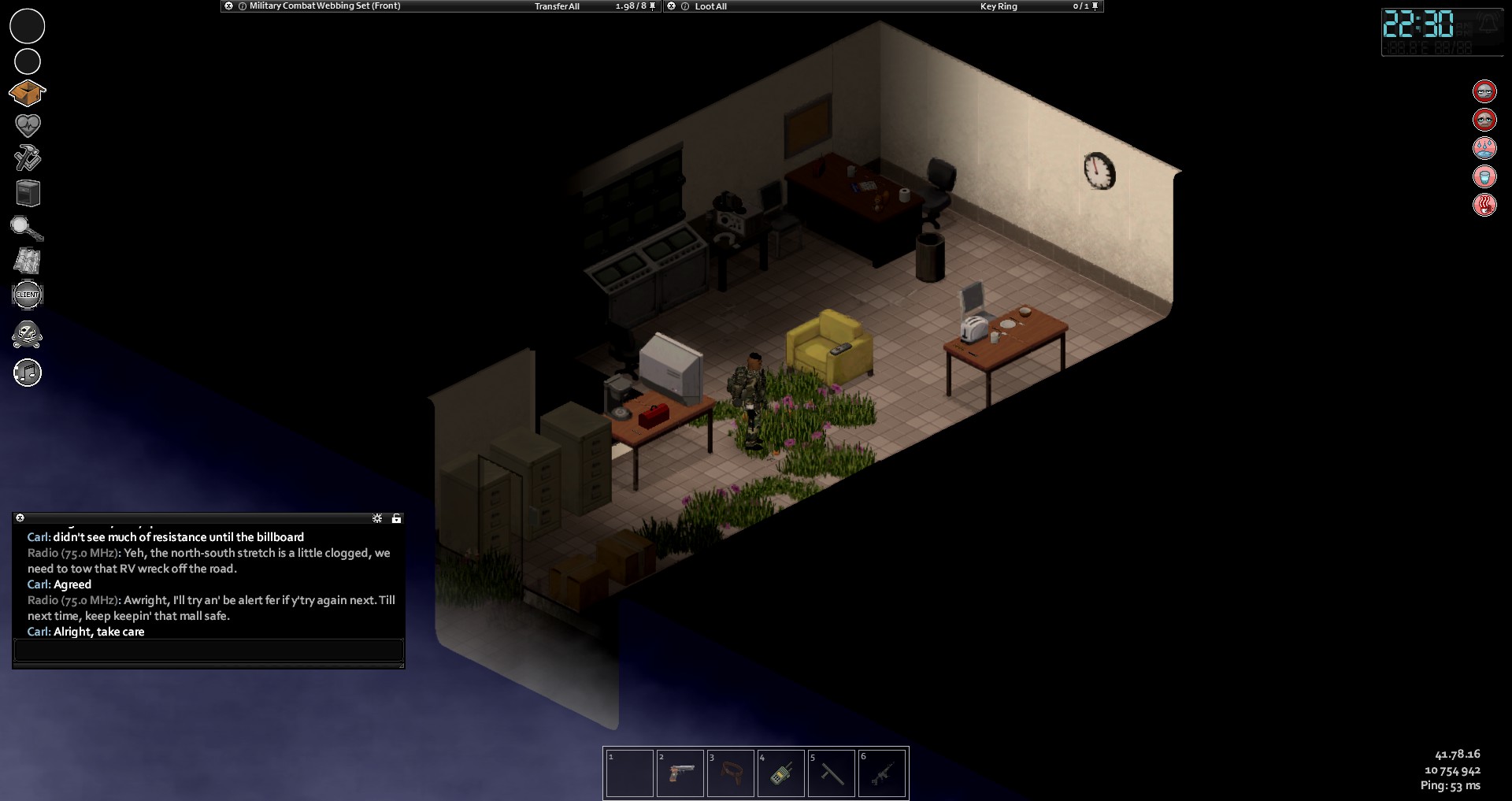Select the nightstick hotbar slot
This screenshot has width=1512, height=801.
[x=832, y=773]
